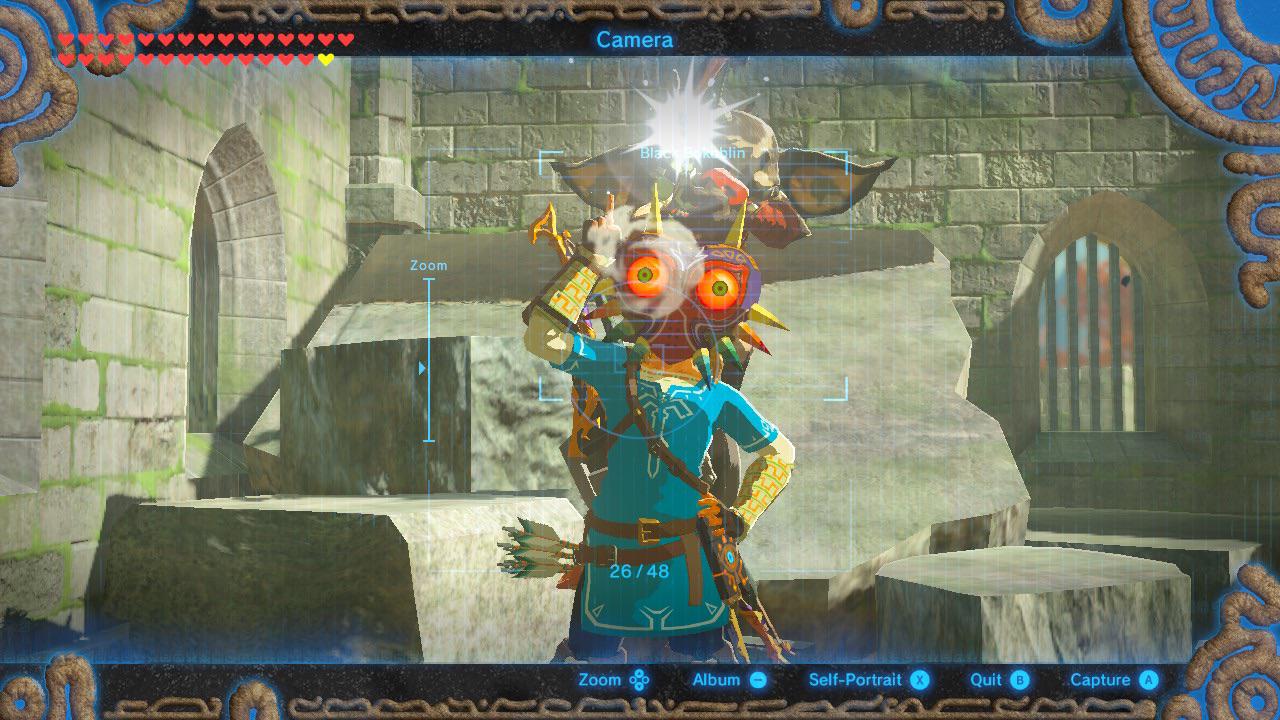
Task: Click the minus-button Album icon
Action: click(758, 679)
